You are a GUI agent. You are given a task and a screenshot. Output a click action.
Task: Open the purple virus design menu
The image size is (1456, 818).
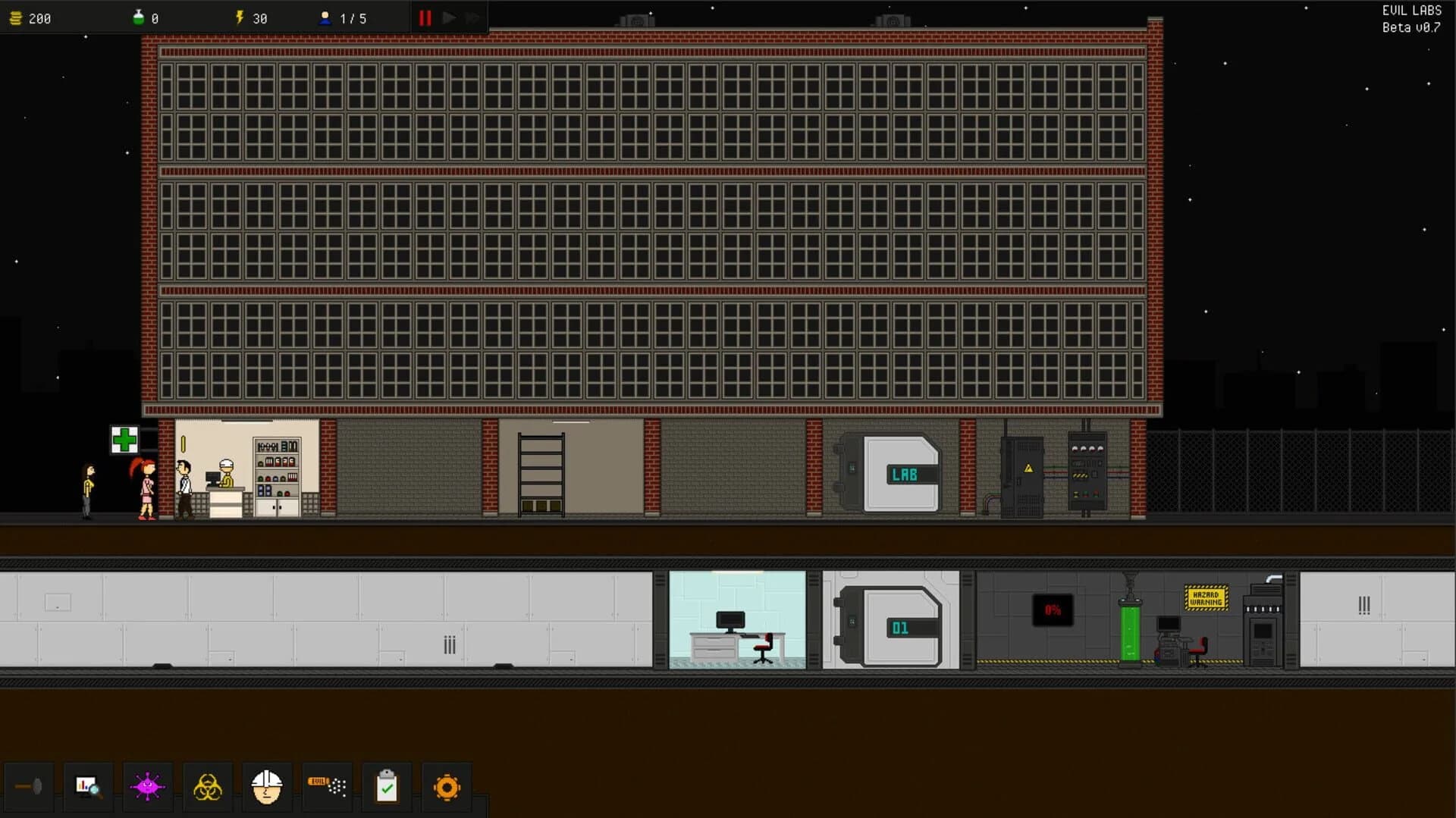click(x=147, y=787)
